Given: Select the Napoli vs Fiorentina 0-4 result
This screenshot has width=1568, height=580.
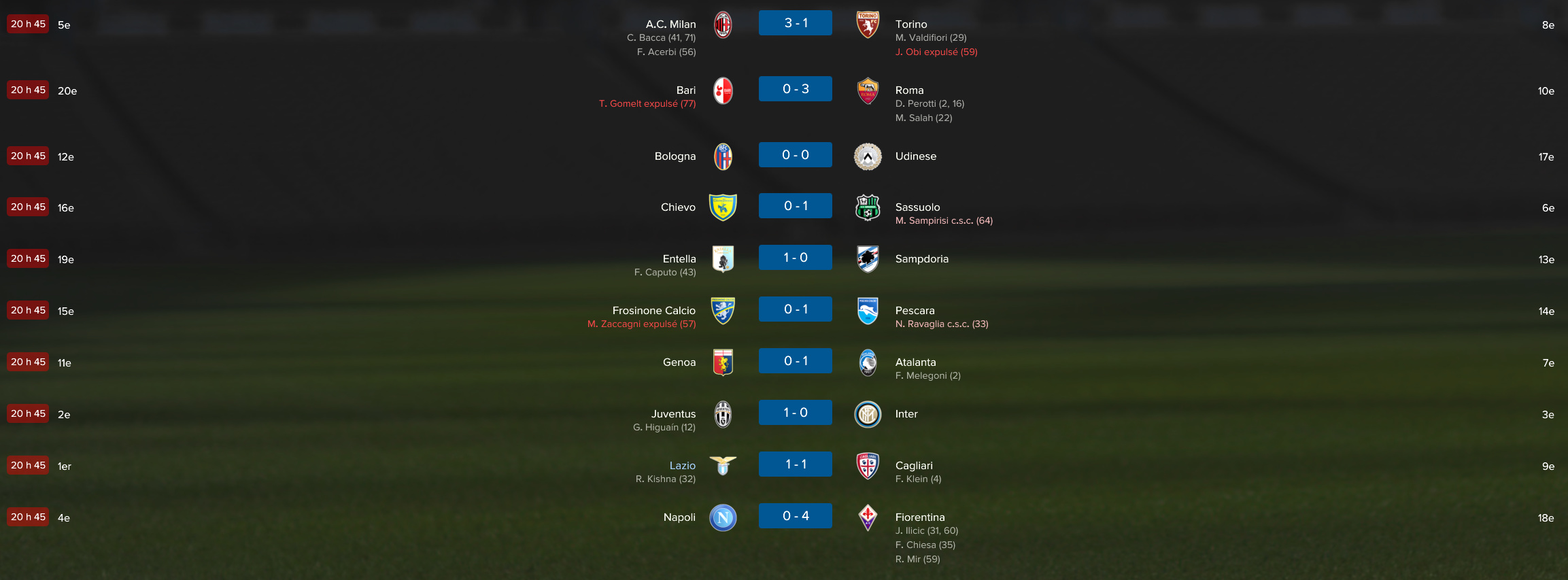Looking at the screenshot, I should click(x=795, y=516).
